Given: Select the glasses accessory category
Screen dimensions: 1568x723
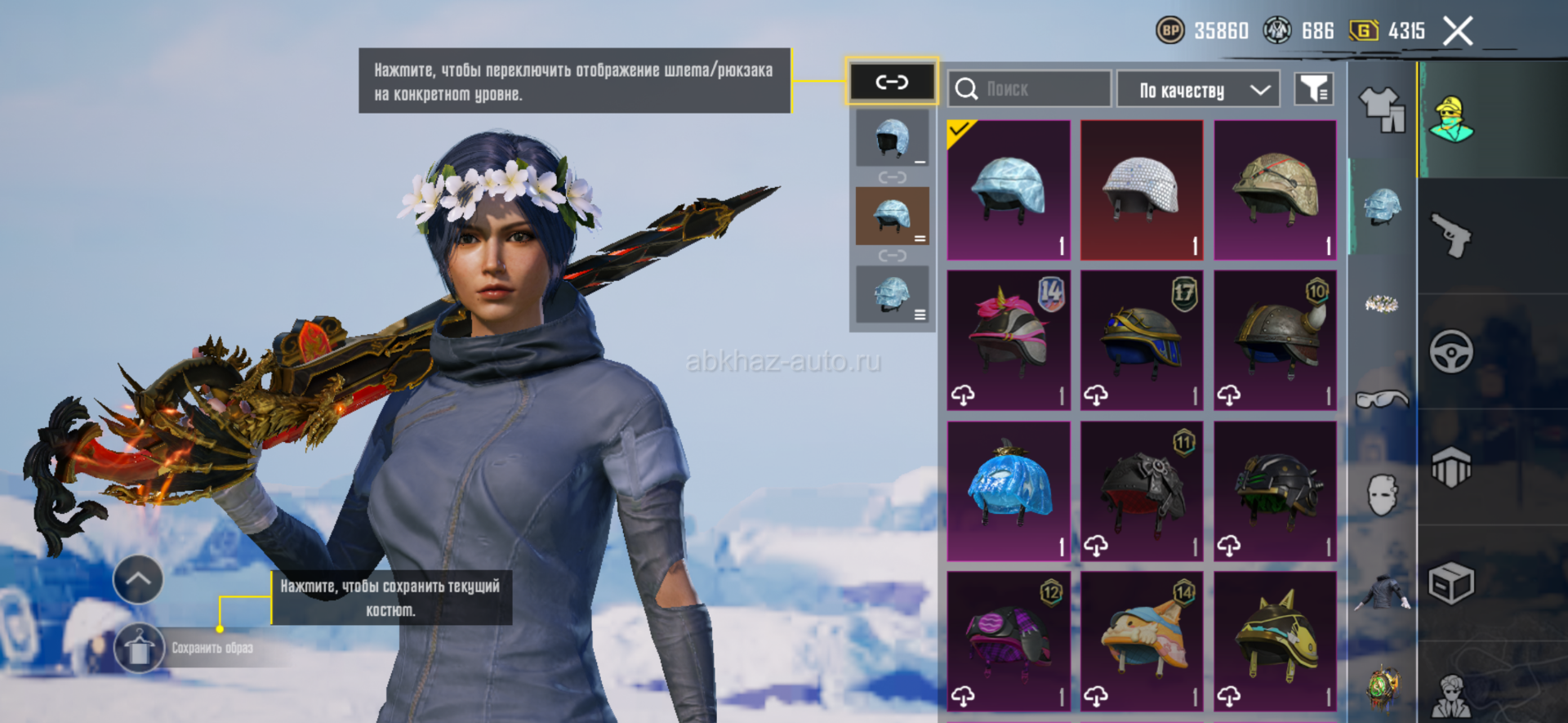Looking at the screenshot, I should point(1382,399).
